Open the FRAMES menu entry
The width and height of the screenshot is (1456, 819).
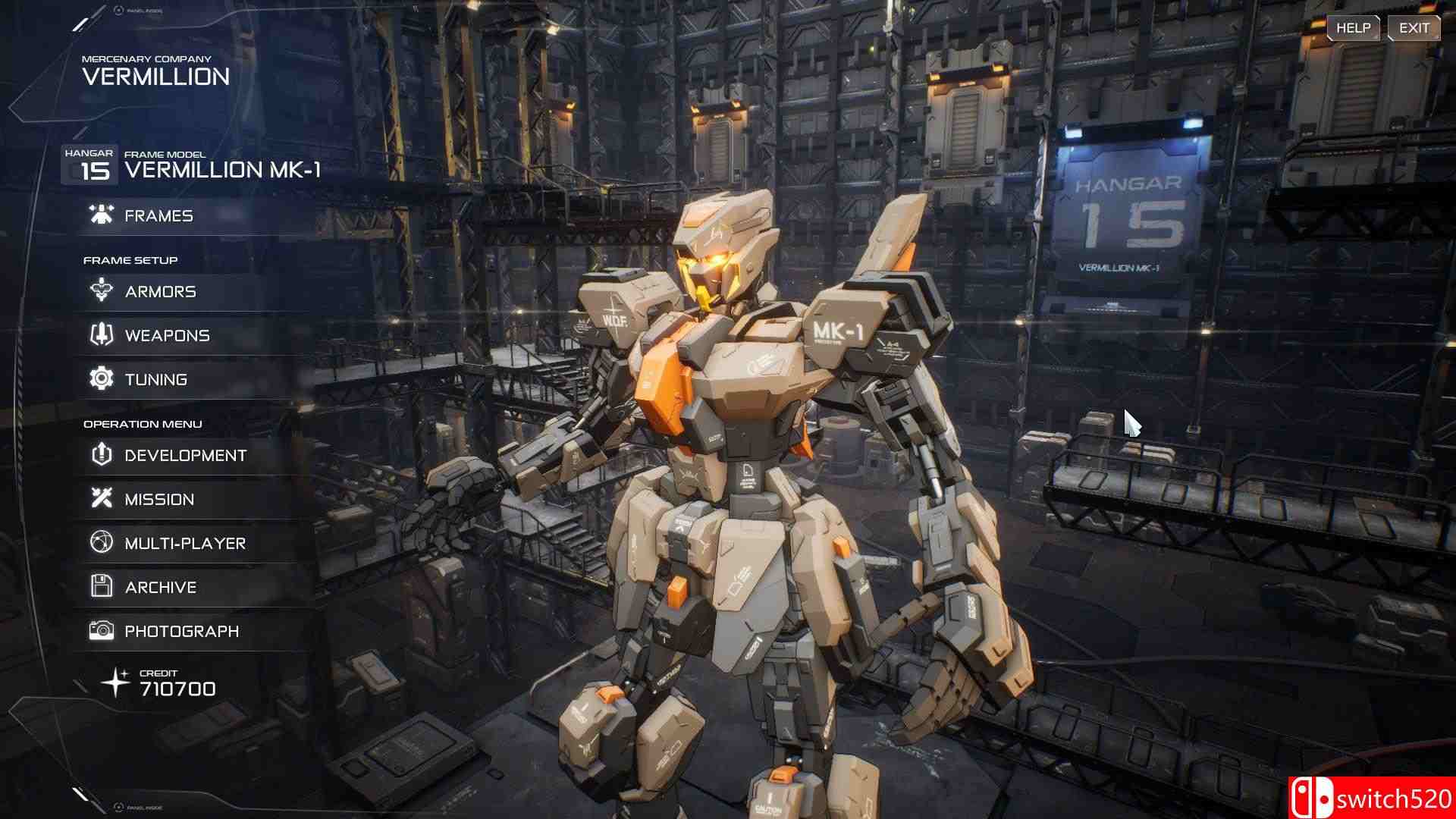click(x=158, y=215)
